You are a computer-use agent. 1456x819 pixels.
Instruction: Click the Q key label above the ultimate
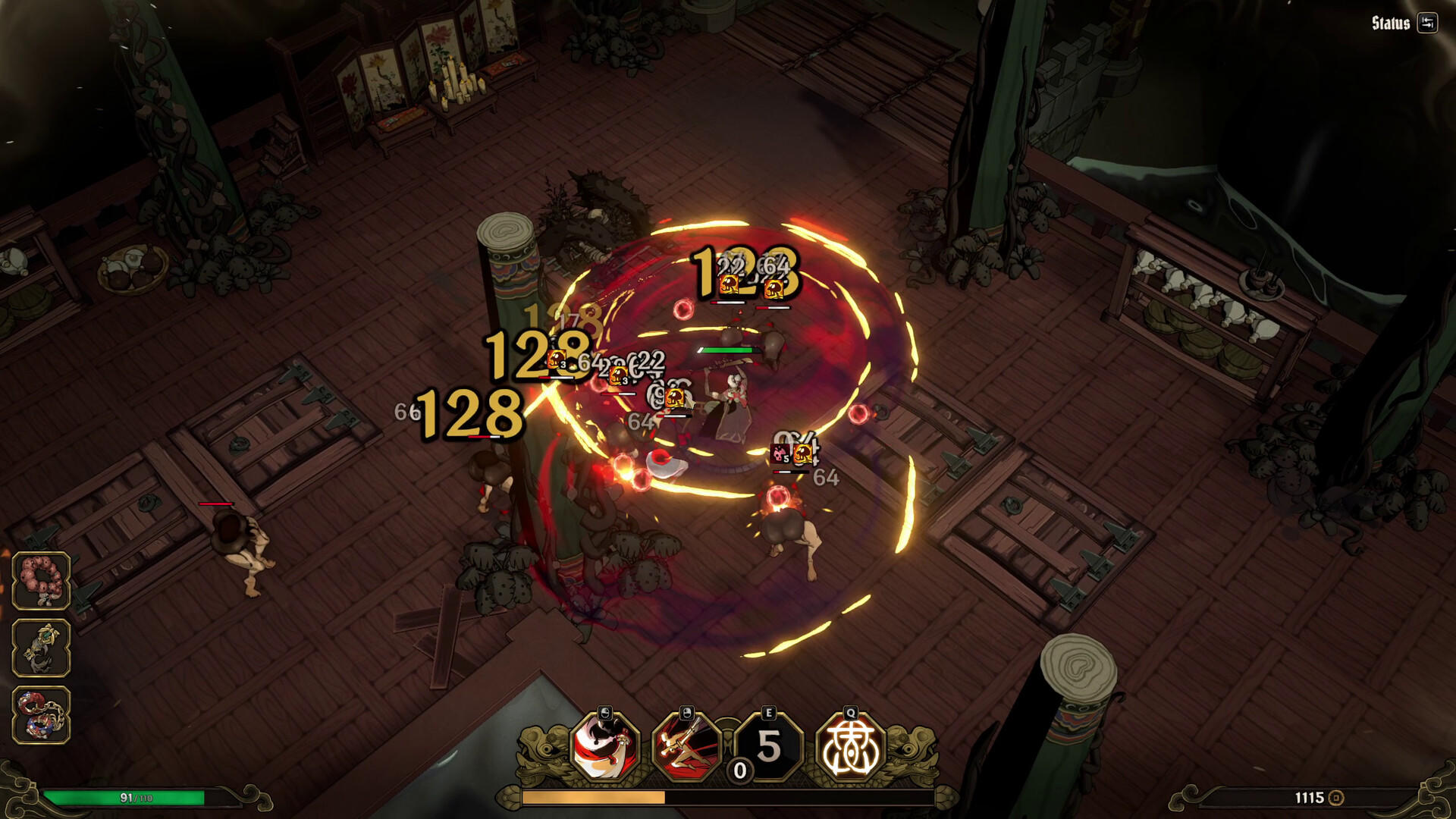[851, 711]
